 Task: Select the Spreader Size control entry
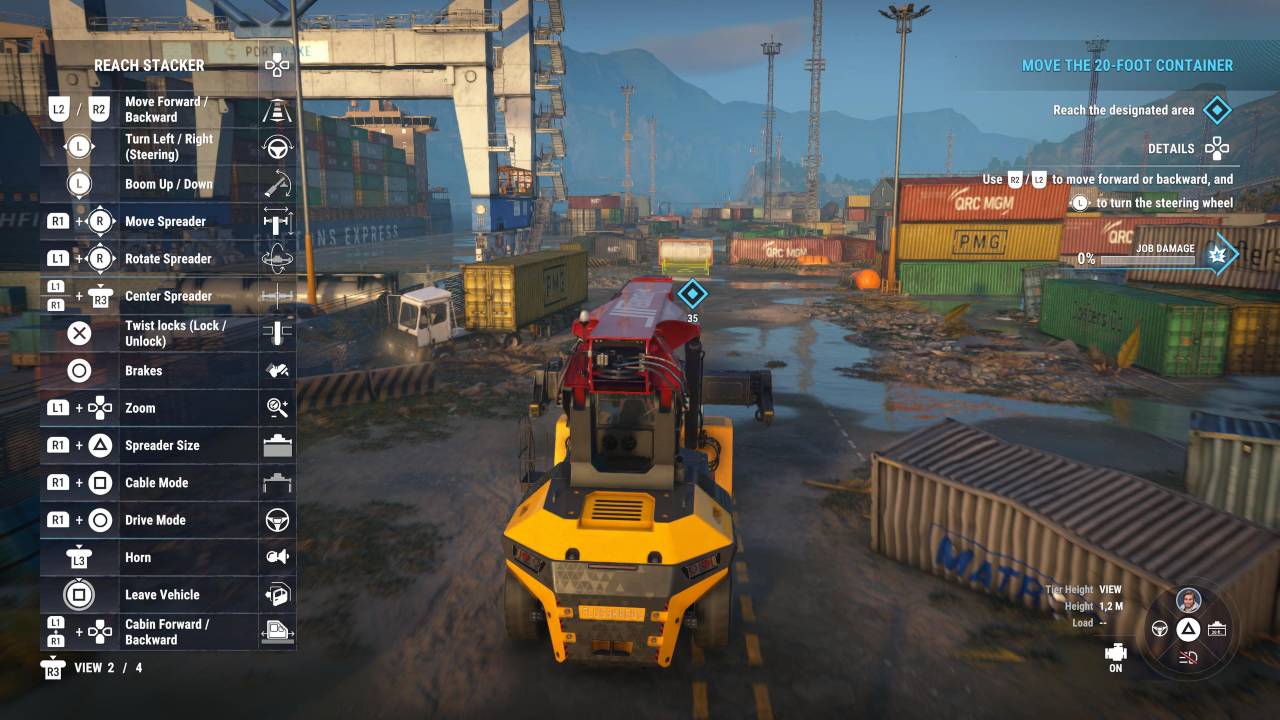(x=168, y=445)
